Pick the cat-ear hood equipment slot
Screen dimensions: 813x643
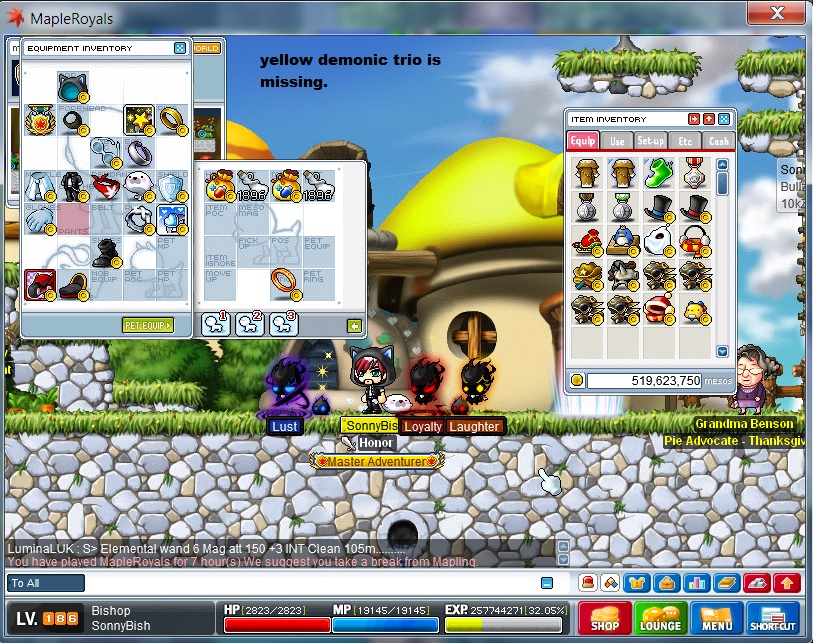point(73,86)
